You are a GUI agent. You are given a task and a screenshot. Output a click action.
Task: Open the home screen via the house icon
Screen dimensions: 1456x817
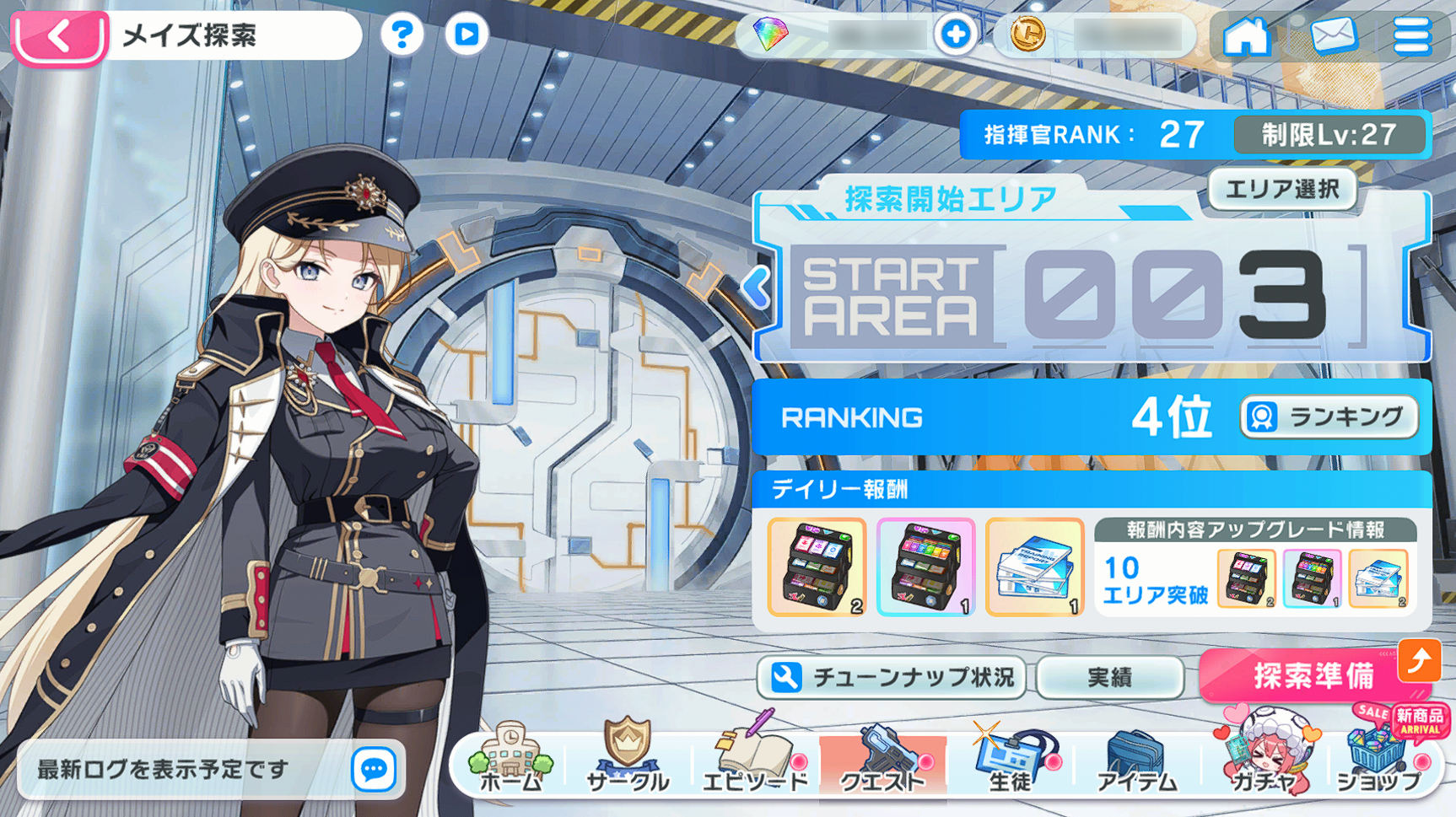pyautogui.click(x=1247, y=37)
